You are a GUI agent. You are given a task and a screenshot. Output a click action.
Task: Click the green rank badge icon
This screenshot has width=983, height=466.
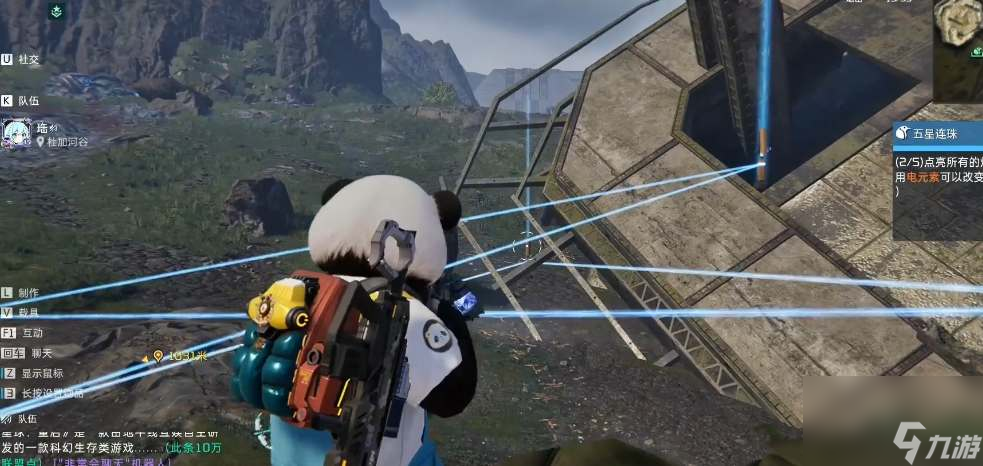(x=57, y=12)
